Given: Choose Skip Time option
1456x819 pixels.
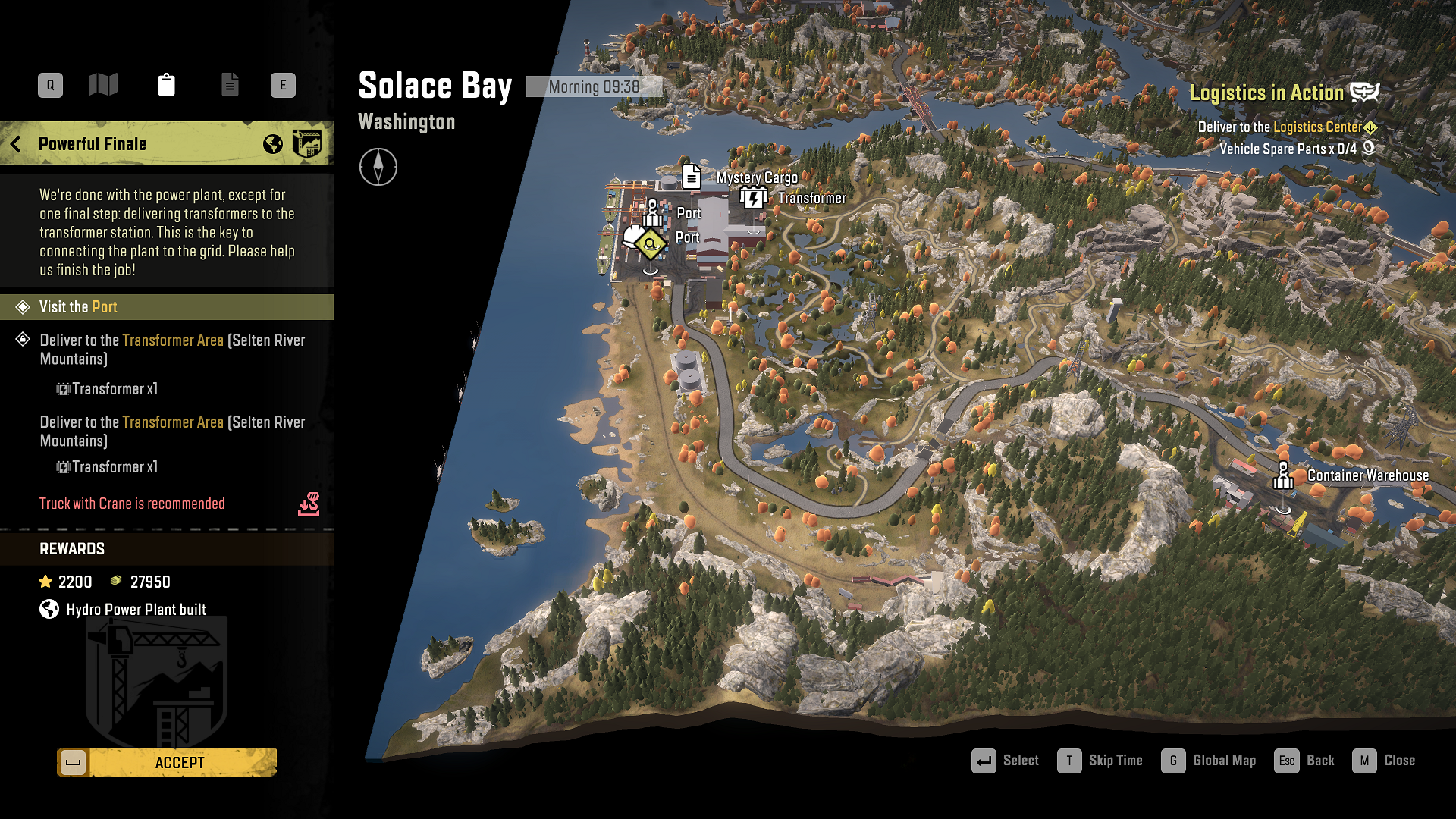Looking at the screenshot, I should pos(1100,761).
